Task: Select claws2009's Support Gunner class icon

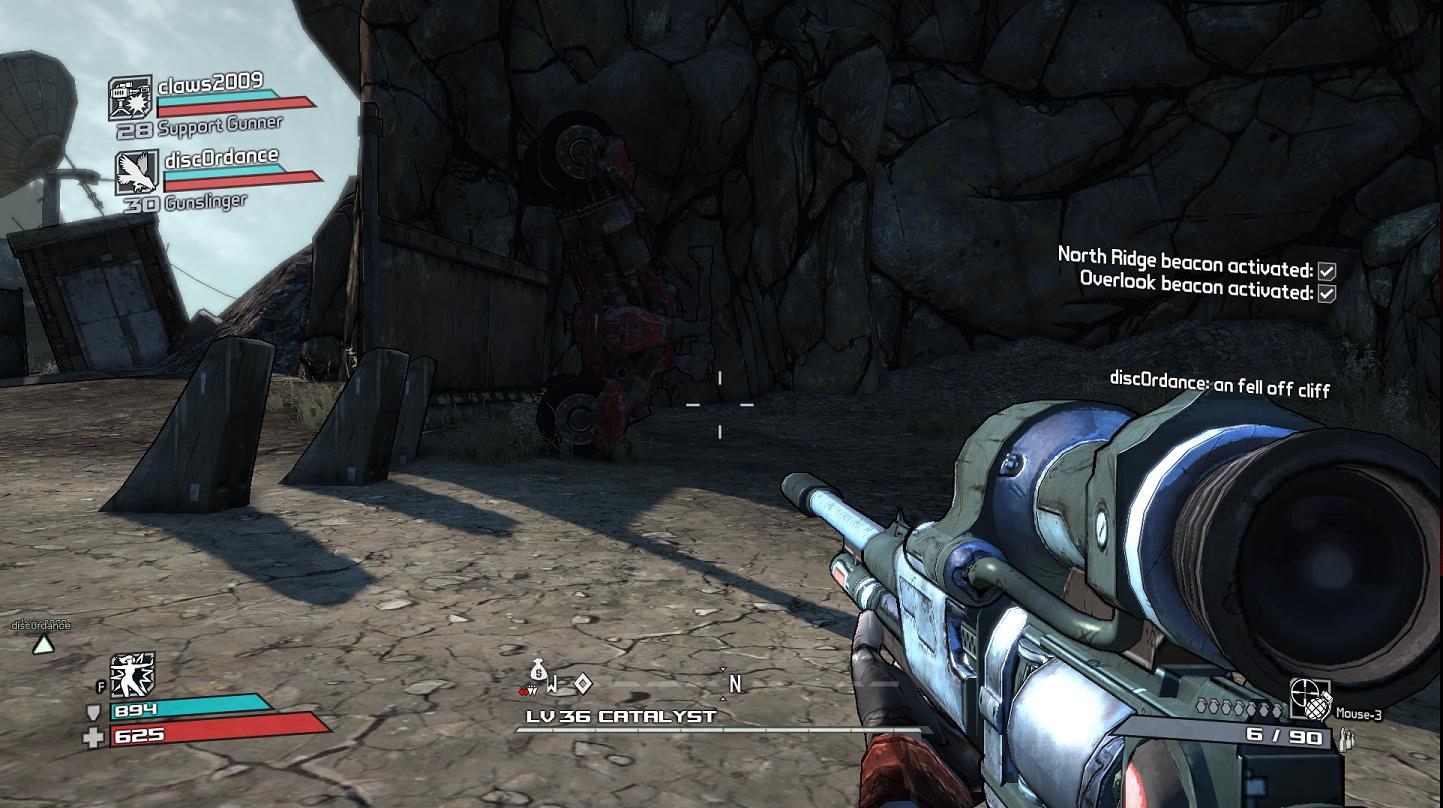Action: 130,97
